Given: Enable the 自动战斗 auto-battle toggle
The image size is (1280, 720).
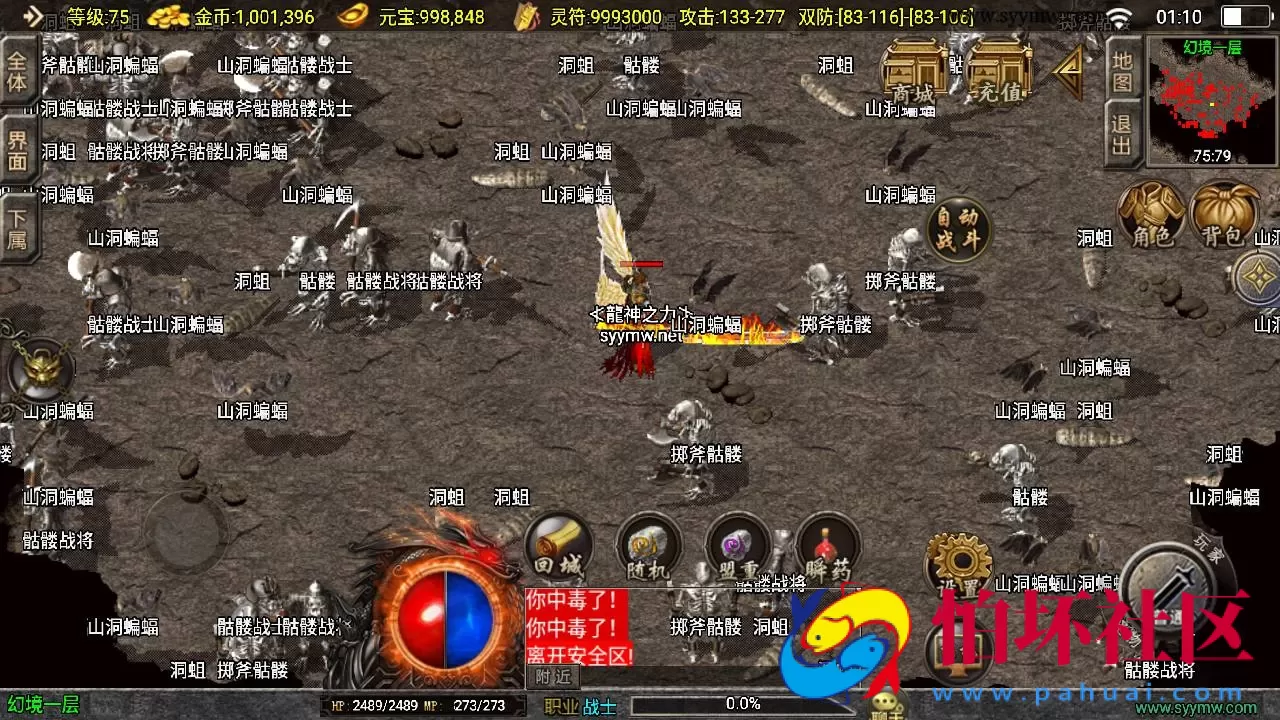Looking at the screenshot, I should (x=957, y=230).
